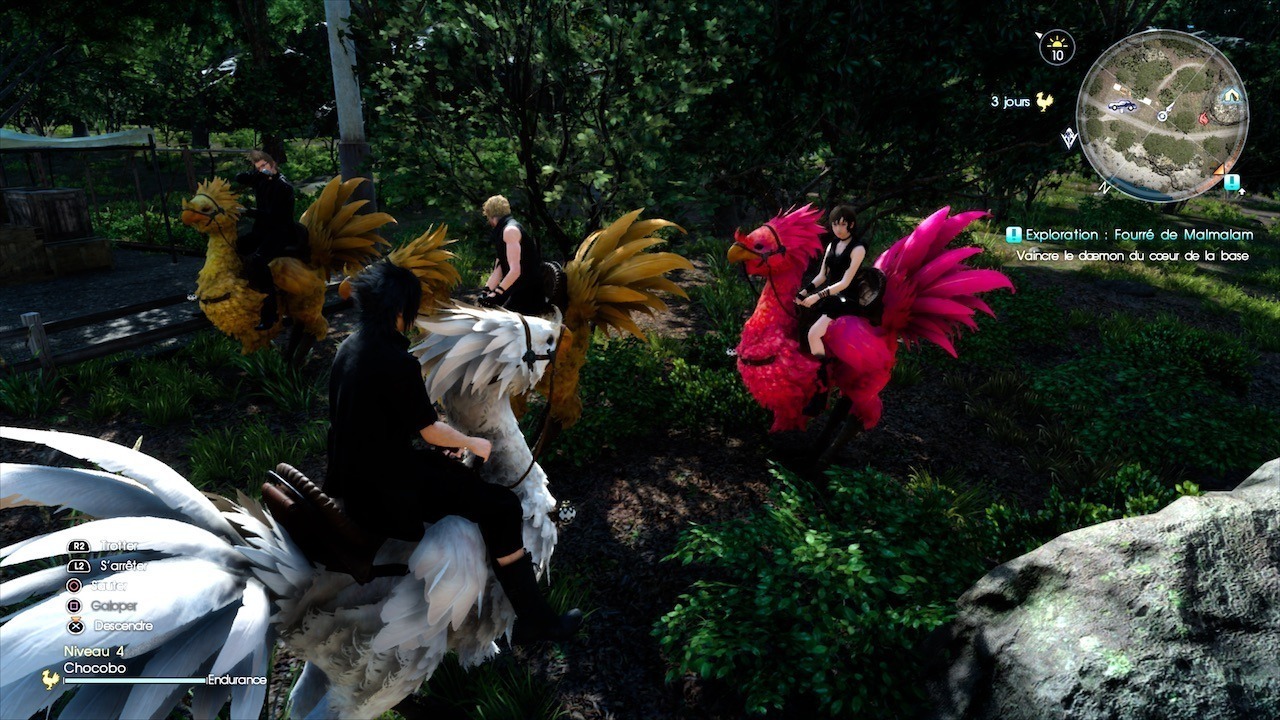The height and width of the screenshot is (720, 1280).
Task: Click the campsite tent marker on minimap
Action: click(1229, 97)
